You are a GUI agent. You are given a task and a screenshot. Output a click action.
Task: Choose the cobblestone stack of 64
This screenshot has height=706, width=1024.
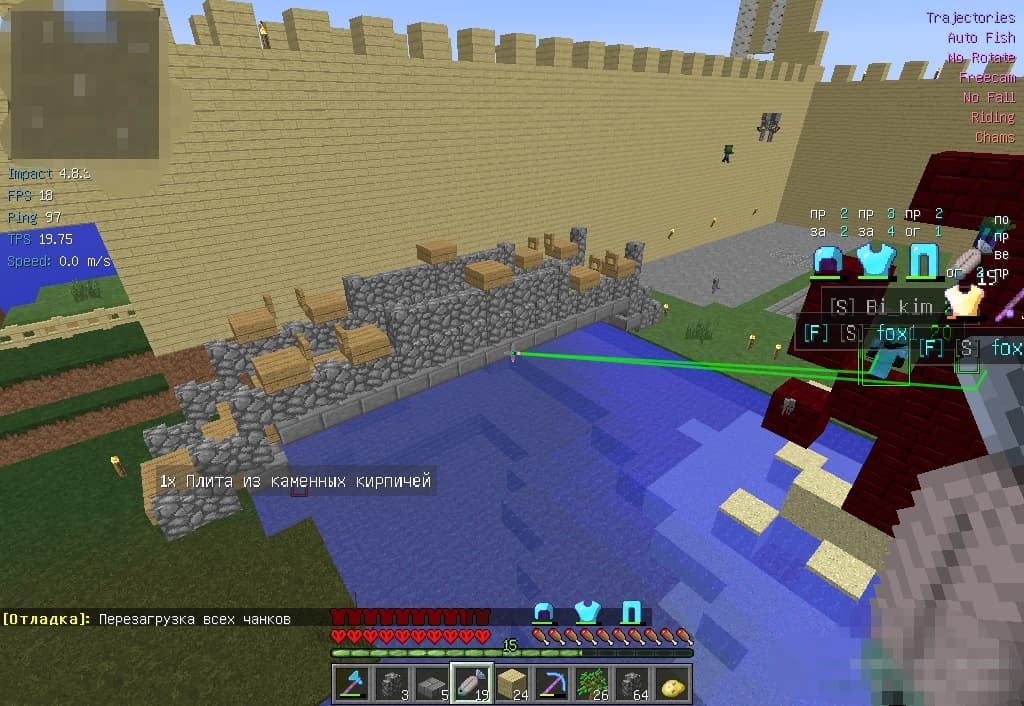634,683
